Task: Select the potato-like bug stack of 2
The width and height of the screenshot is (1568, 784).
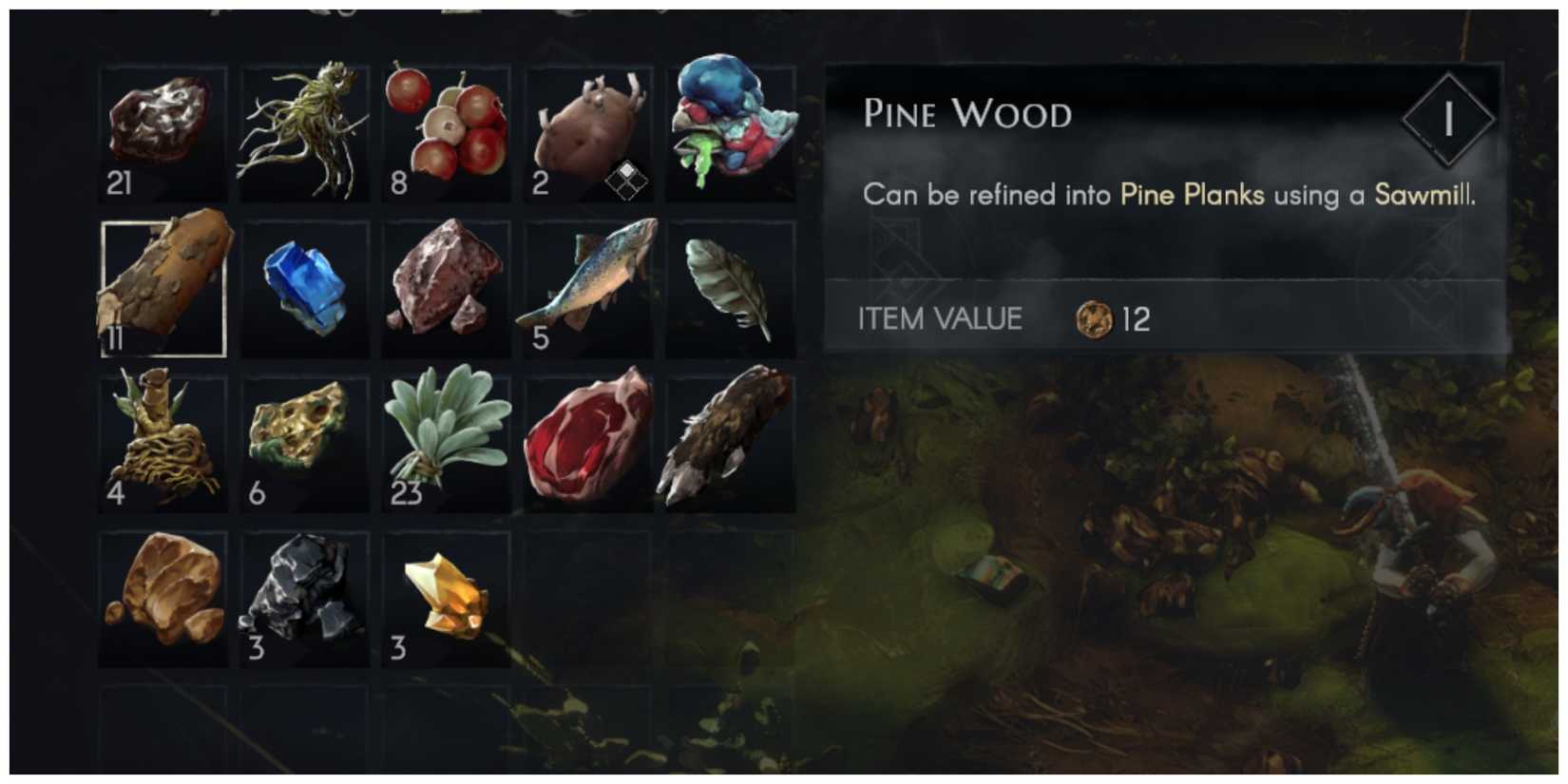Action: [589, 131]
